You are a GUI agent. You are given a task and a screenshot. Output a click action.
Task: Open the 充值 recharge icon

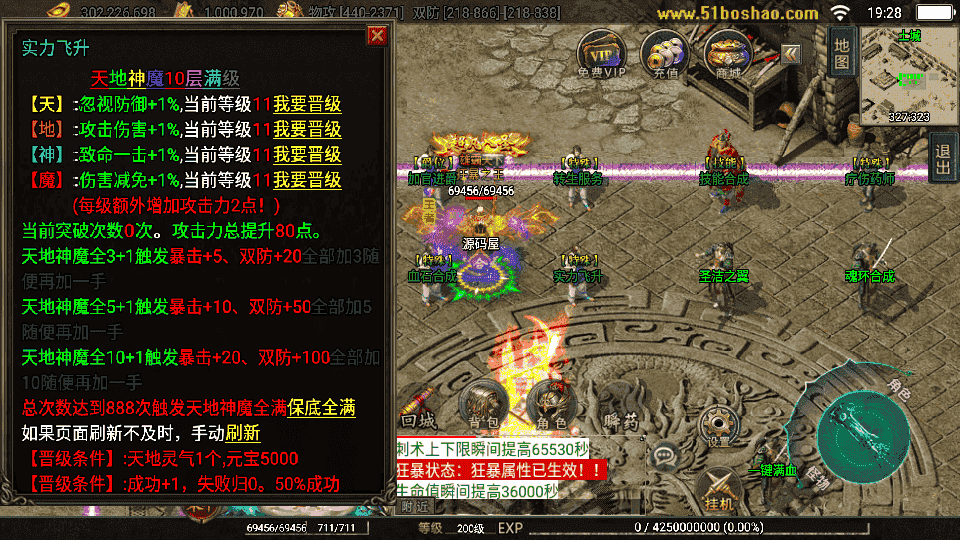pos(663,54)
